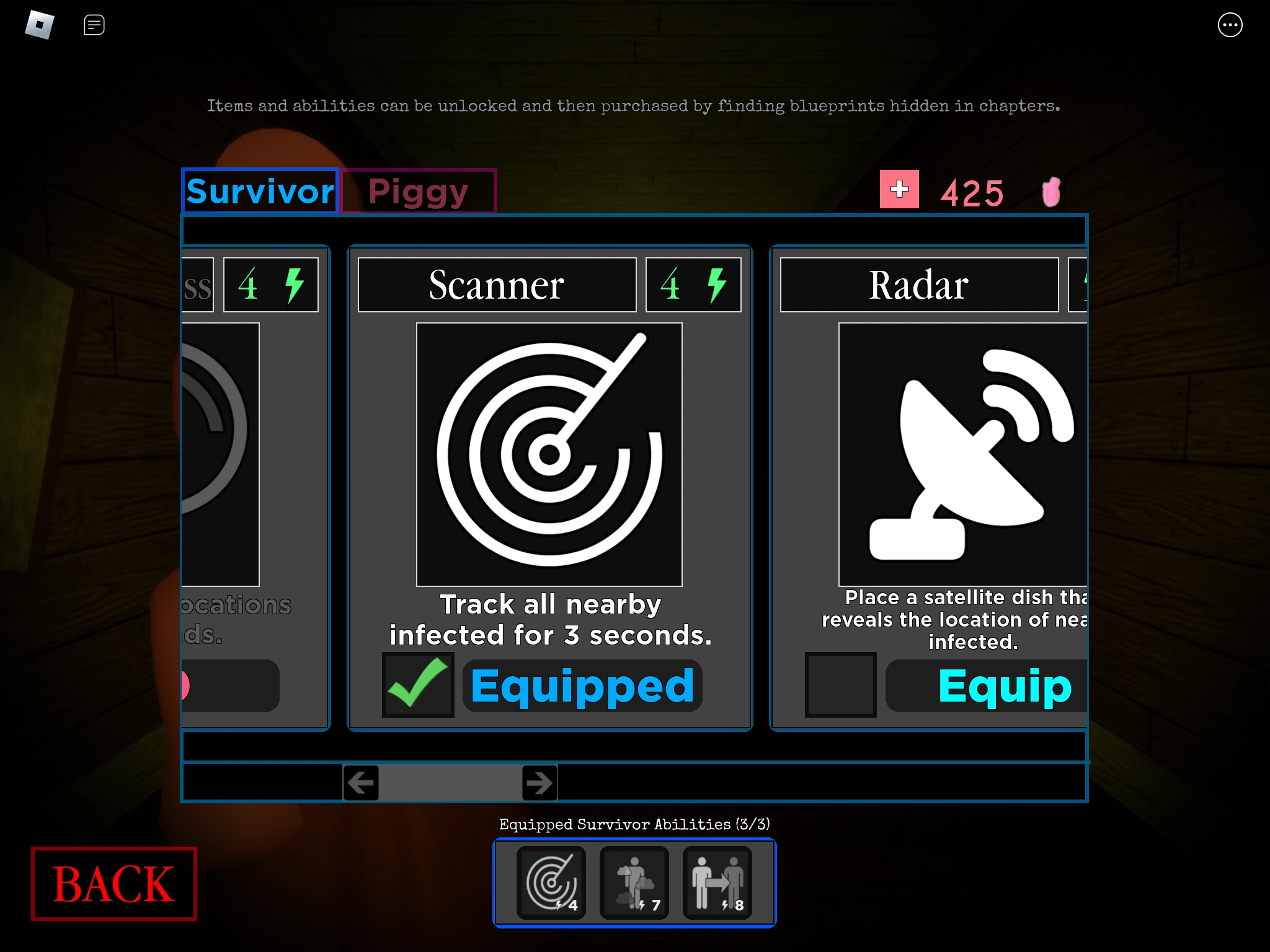Open the three-dot options menu top right
The width and height of the screenshot is (1270, 952).
(x=1231, y=25)
